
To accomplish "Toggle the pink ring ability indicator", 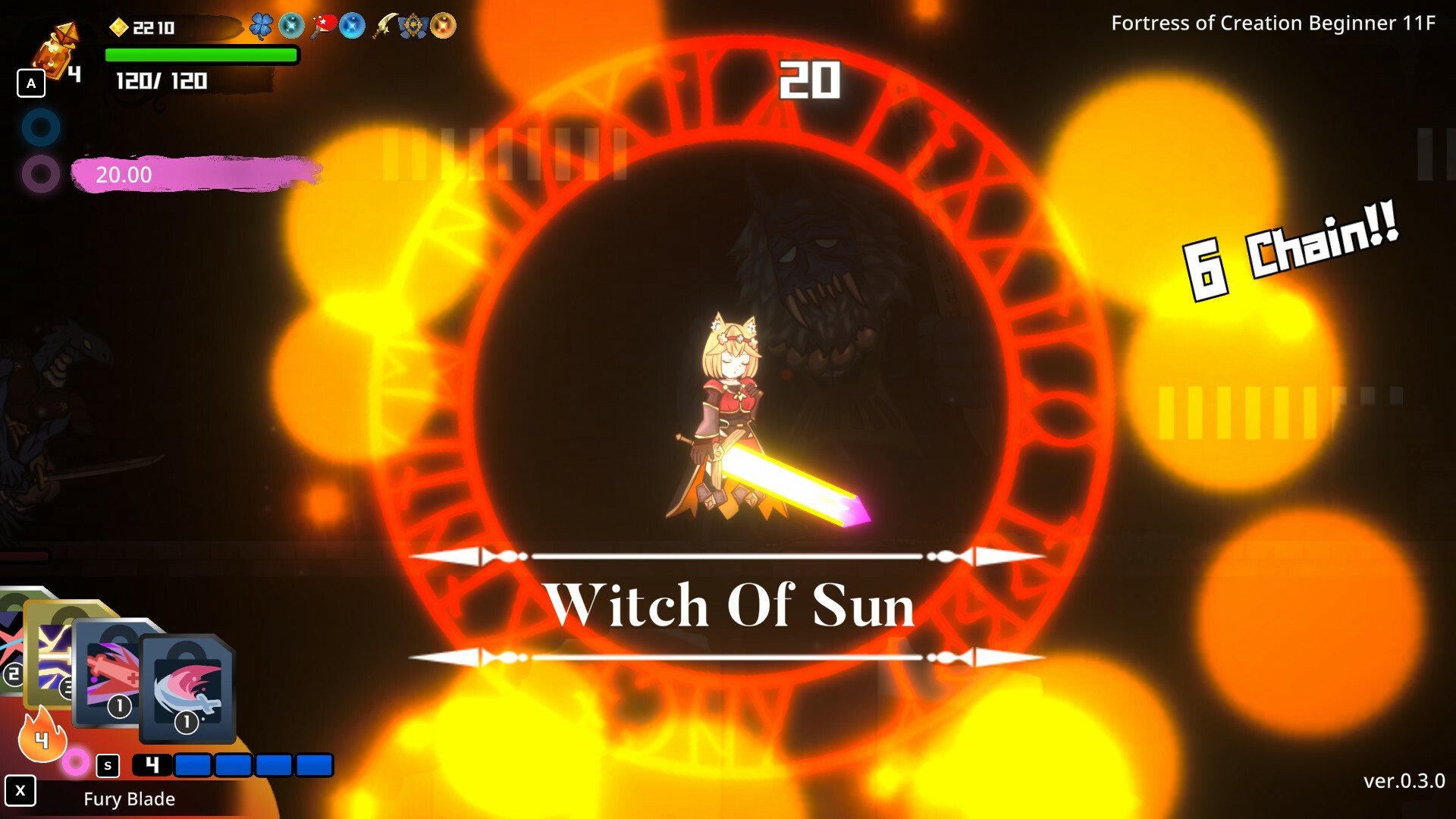I will 76,763.
